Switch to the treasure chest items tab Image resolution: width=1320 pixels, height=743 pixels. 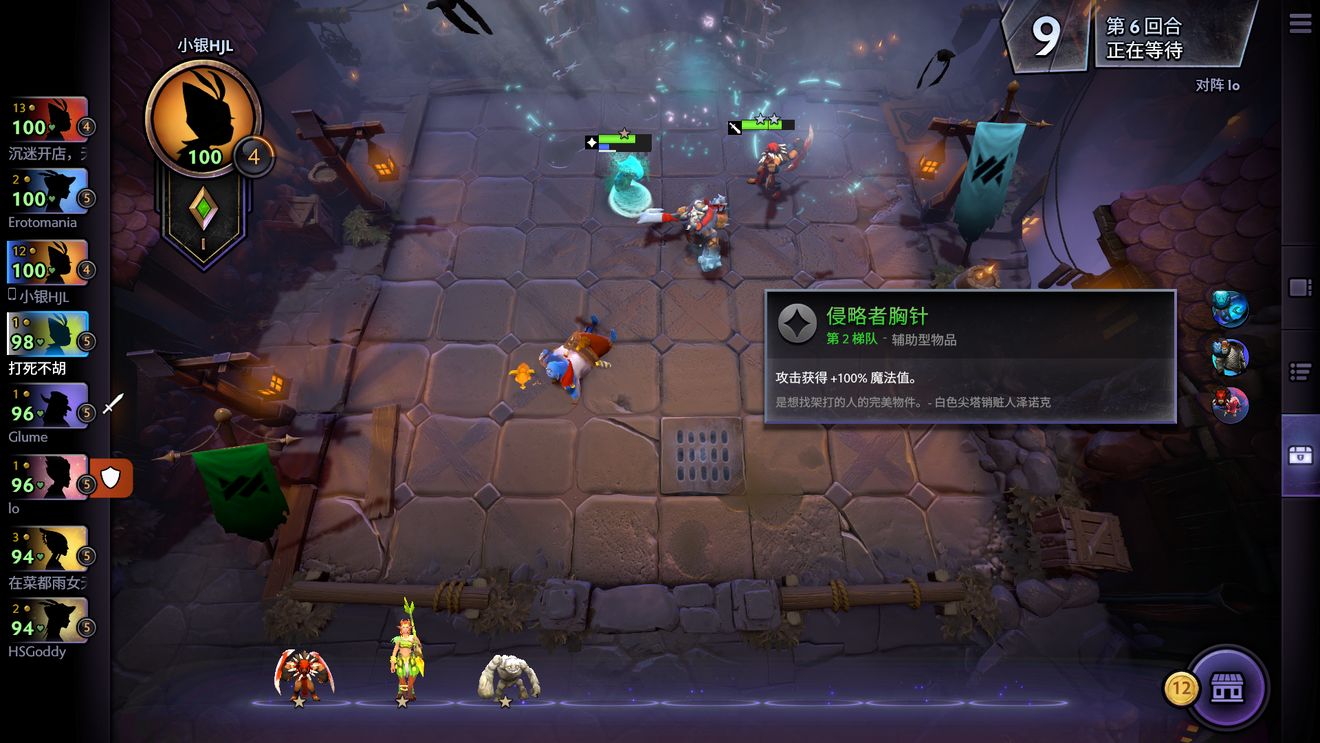[x=1300, y=455]
